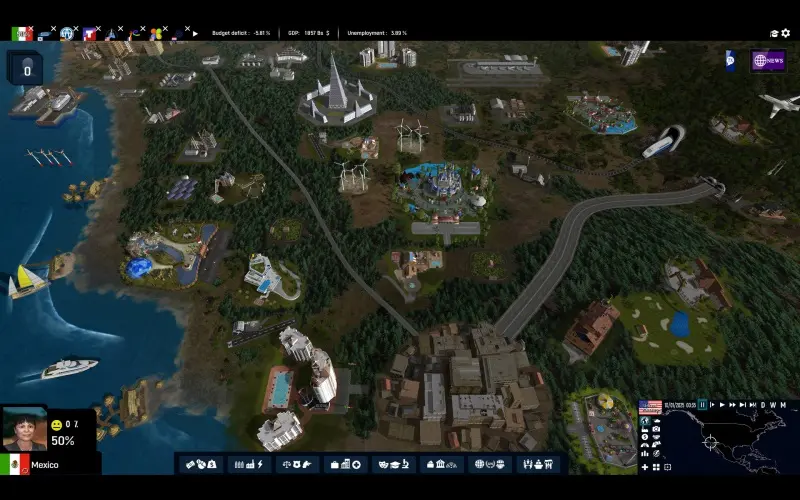Open the News panel
Image resolution: width=800 pixels, height=500 pixels.
point(768,61)
